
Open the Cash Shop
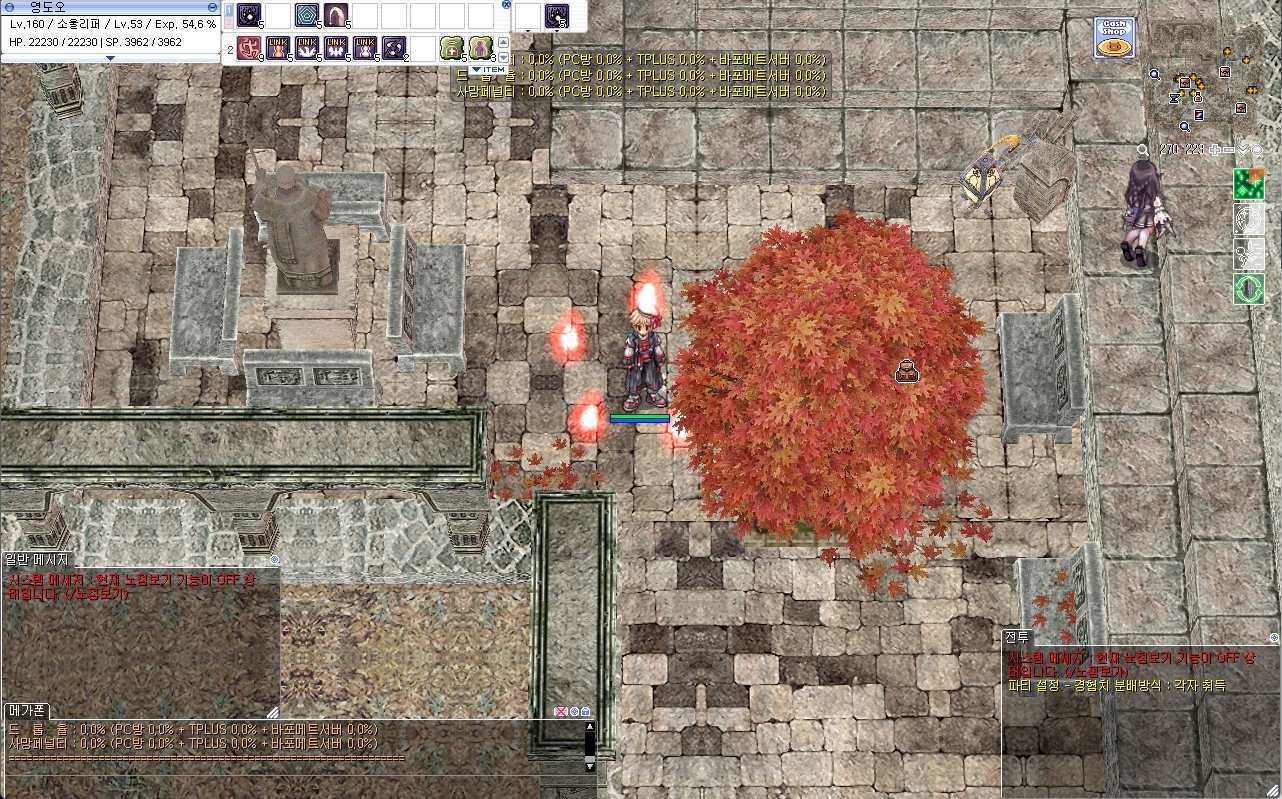(1114, 38)
